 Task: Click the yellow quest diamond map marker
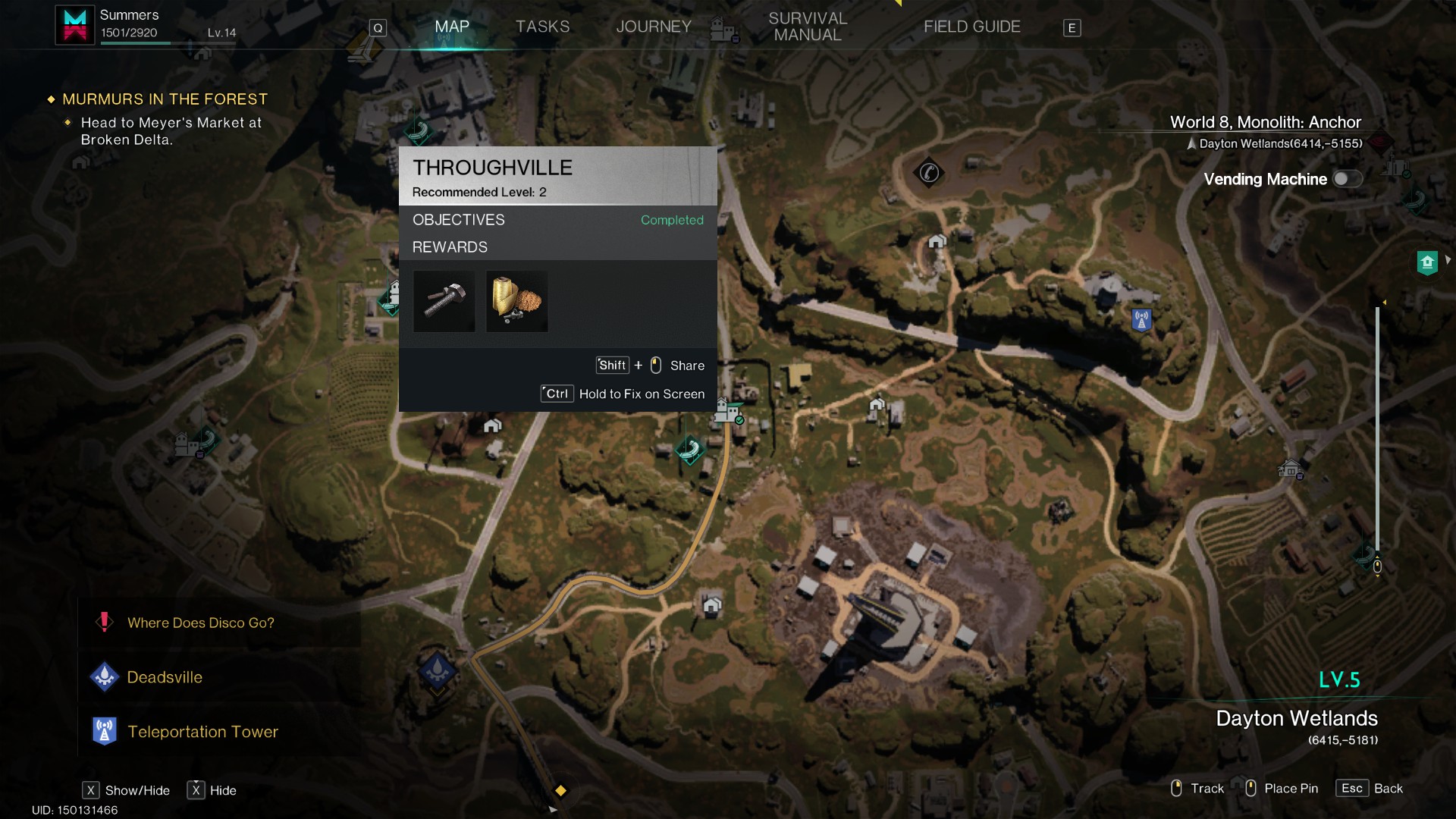[560, 790]
